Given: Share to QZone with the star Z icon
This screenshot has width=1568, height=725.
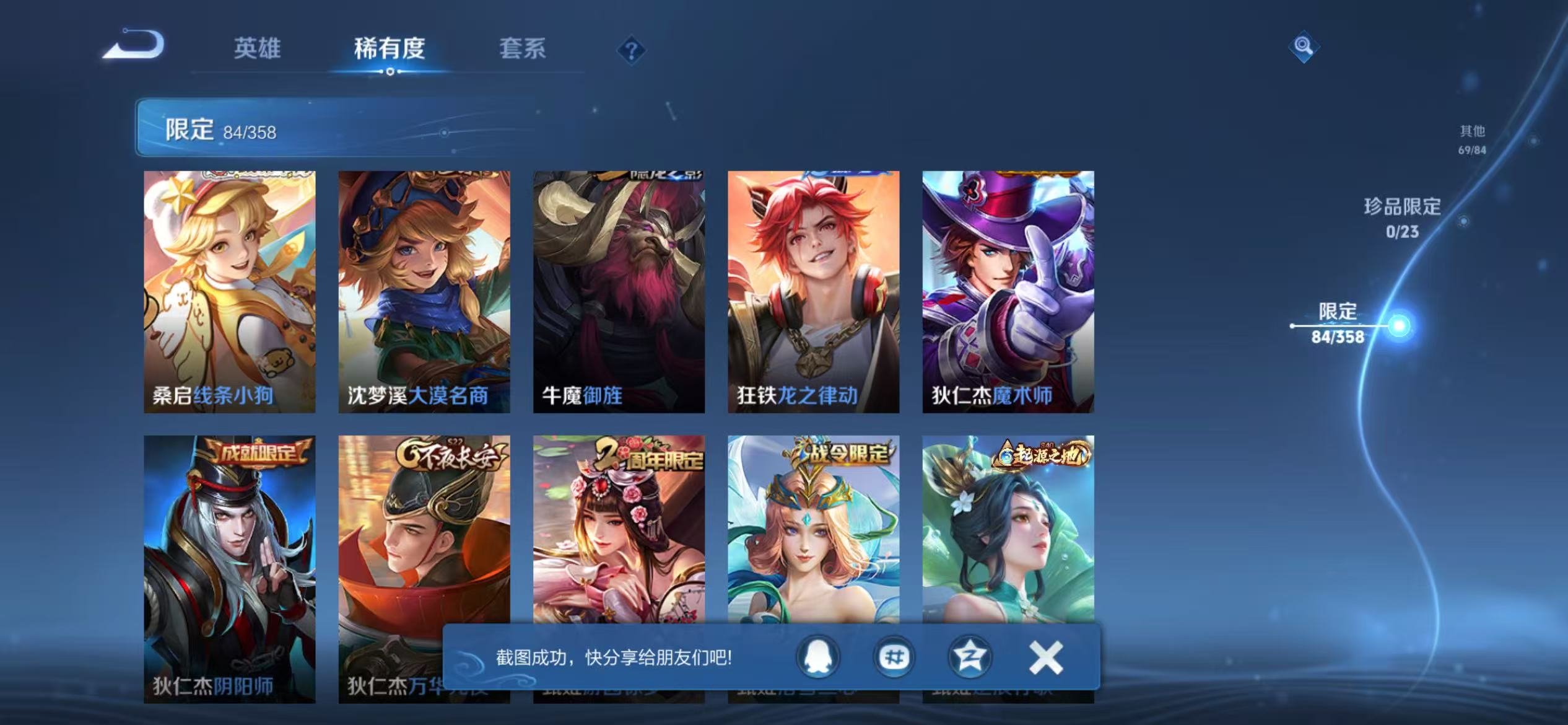Looking at the screenshot, I should (969, 657).
